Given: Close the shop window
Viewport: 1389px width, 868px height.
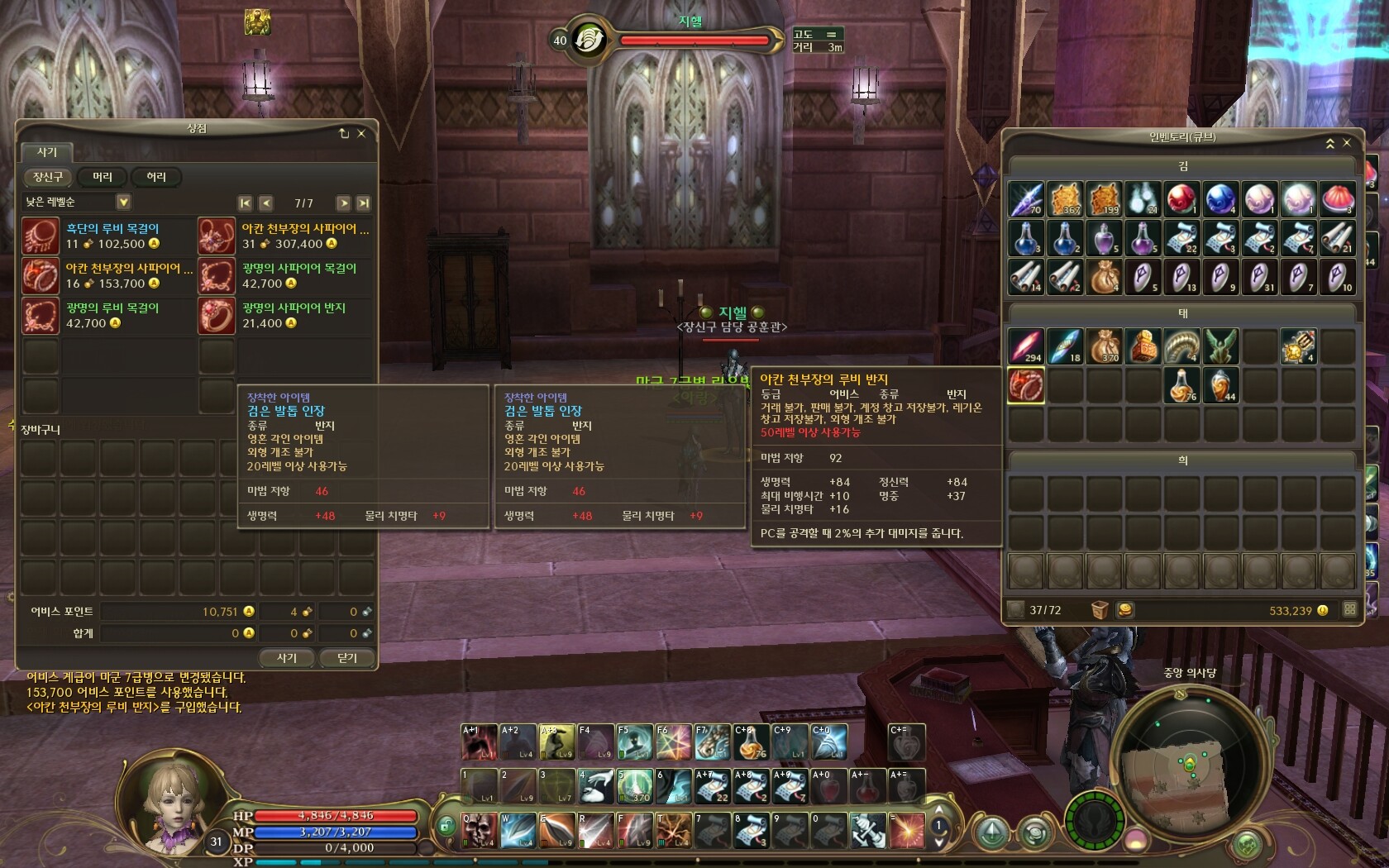Looking at the screenshot, I should [361, 133].
